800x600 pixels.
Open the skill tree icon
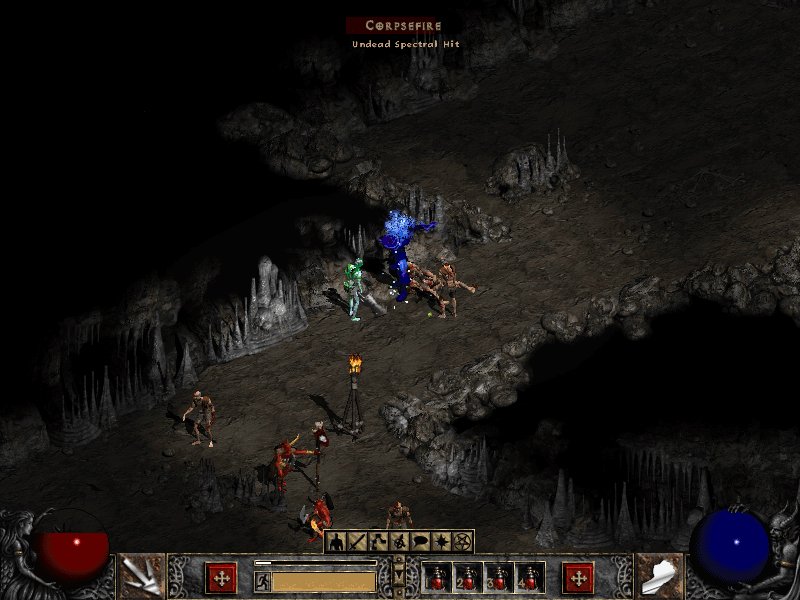[x=377, y=542]
